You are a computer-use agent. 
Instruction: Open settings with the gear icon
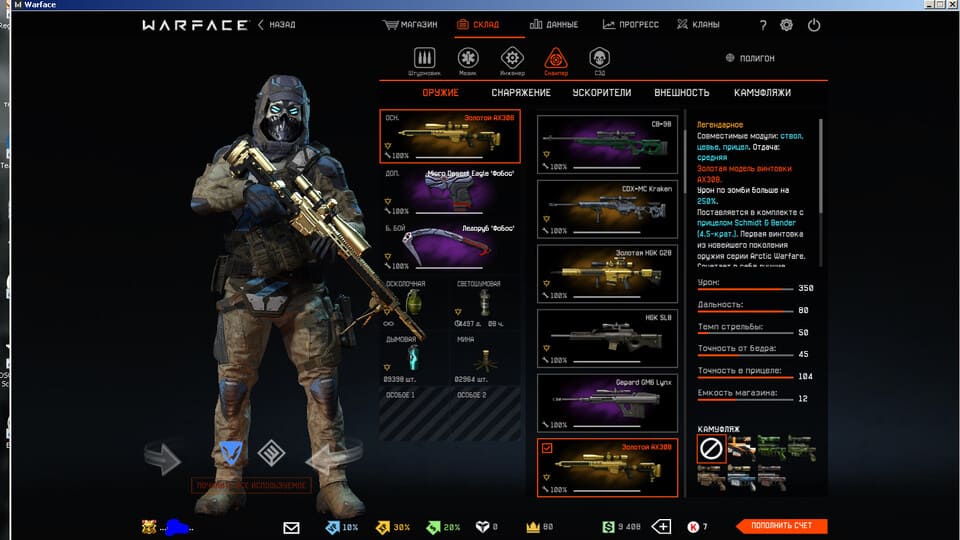pos(786,25)
